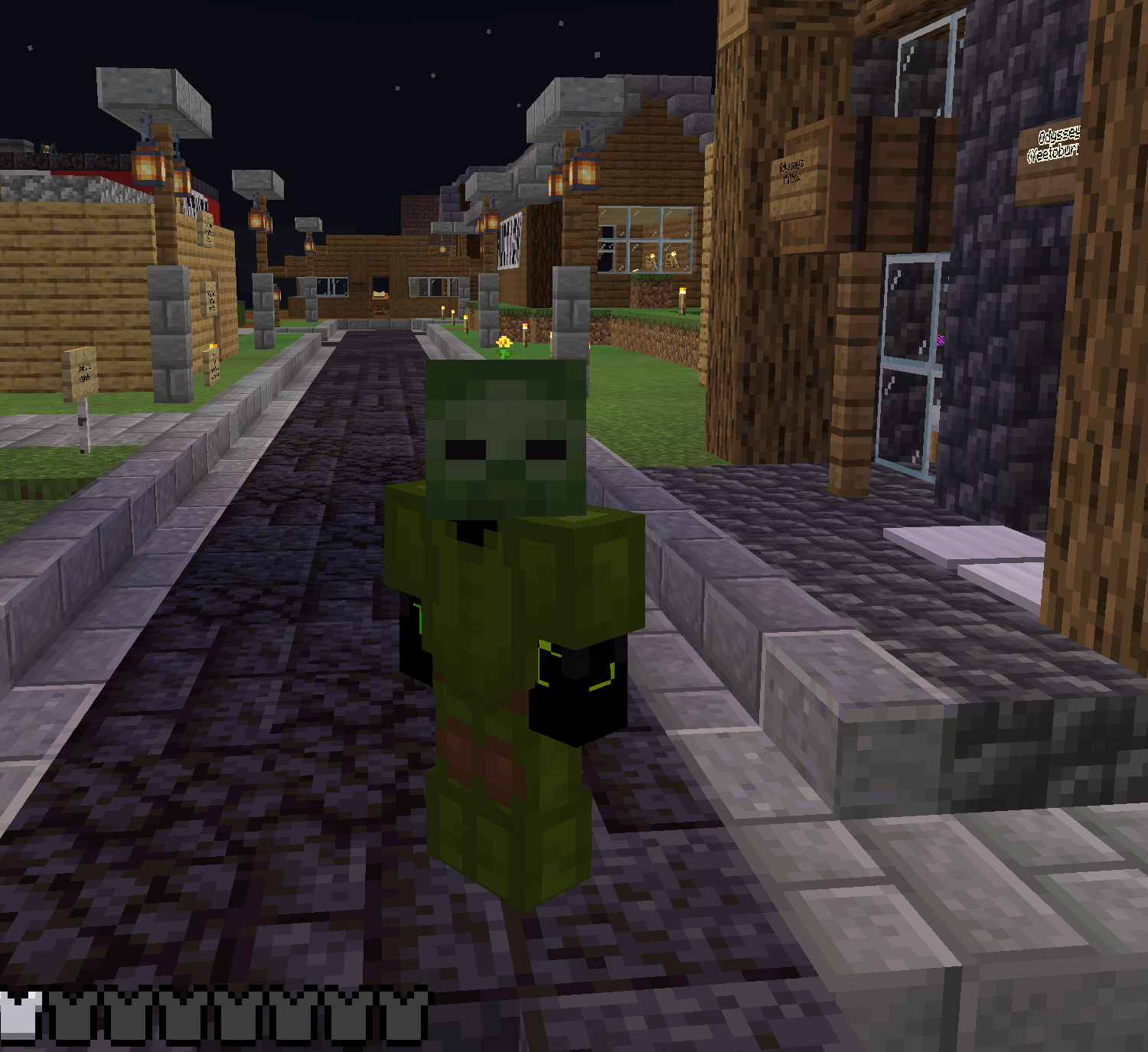Screen dimensions: 1148x1052
Task: Click the small sign beside the stone pillar
Action: point(212,298)
